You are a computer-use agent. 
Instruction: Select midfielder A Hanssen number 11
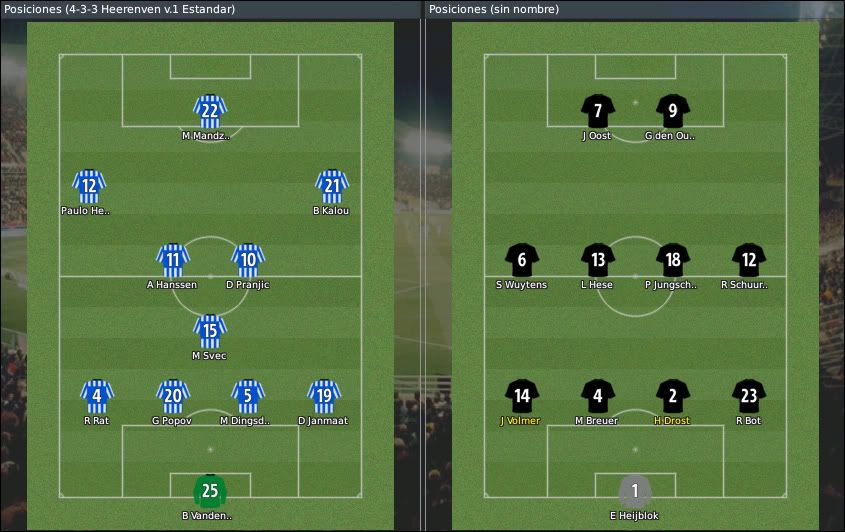click(x=172, y=260)
